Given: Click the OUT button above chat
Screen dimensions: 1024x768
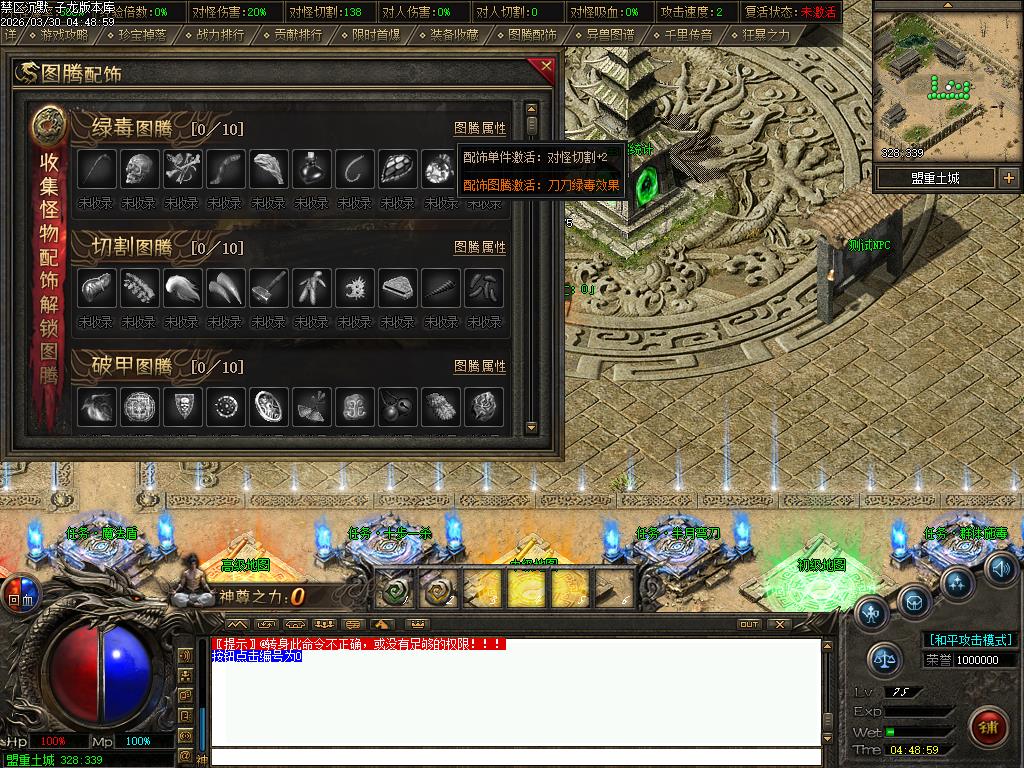Looking at the screenshot, I should coord(748,624).
